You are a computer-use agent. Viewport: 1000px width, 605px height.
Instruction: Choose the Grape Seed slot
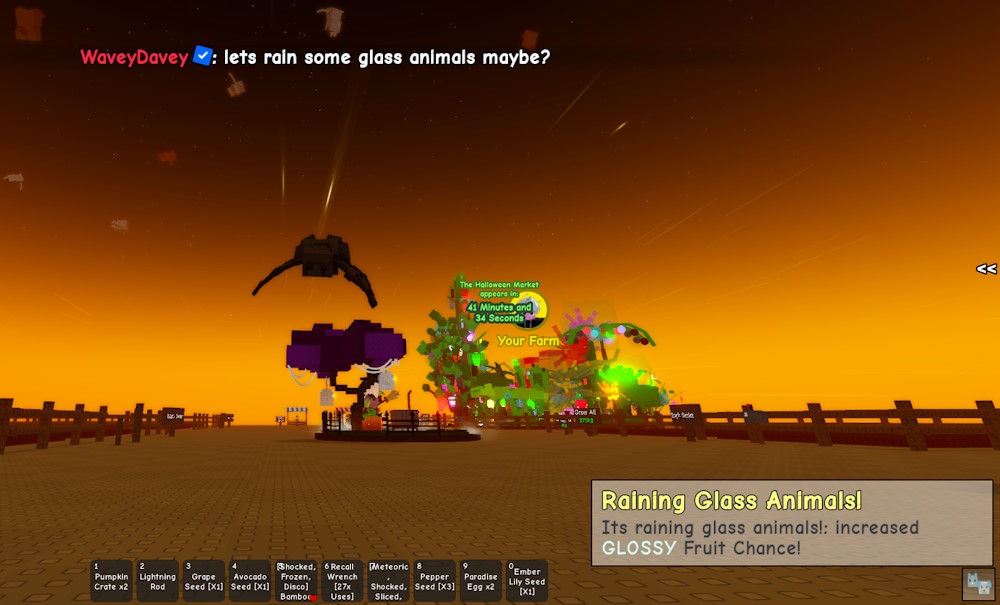click(204, 581)
